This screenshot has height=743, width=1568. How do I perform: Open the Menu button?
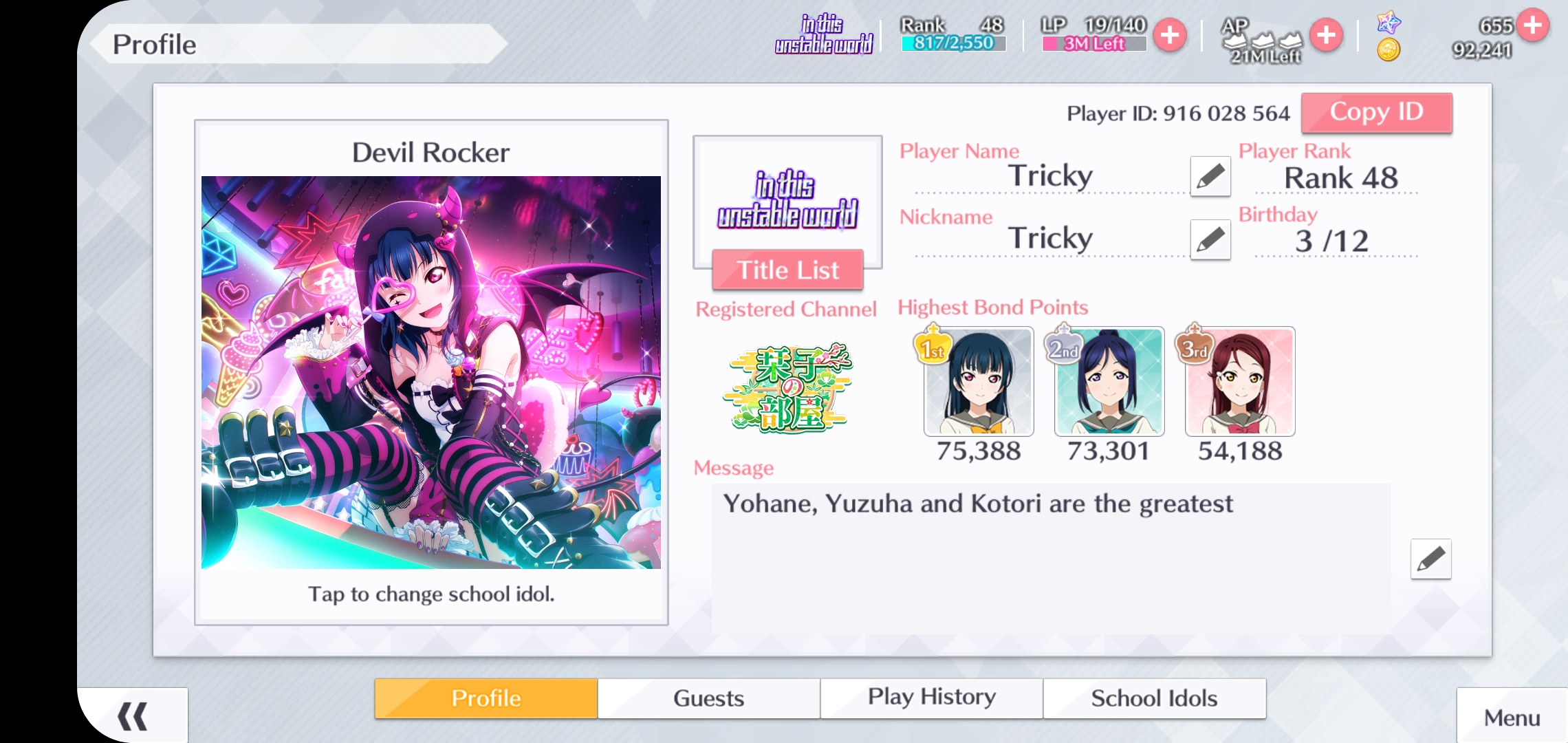click(x=1512, y=718)
